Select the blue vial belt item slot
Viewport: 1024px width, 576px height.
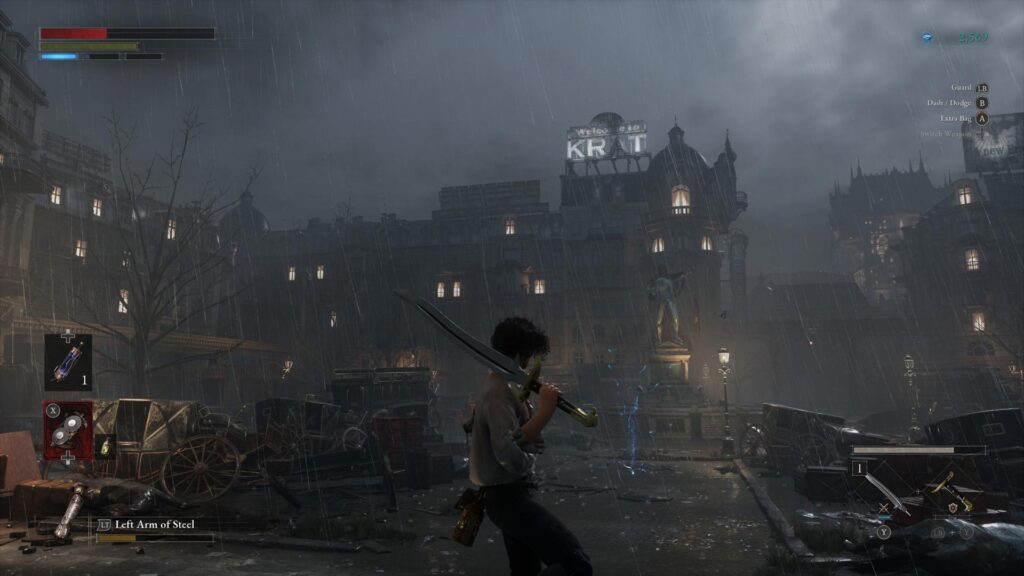[68, 361]
